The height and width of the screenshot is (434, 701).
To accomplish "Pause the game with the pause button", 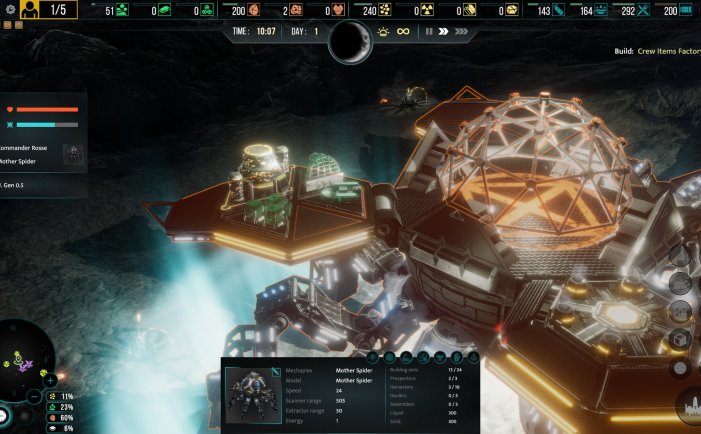I will point(429,31).
